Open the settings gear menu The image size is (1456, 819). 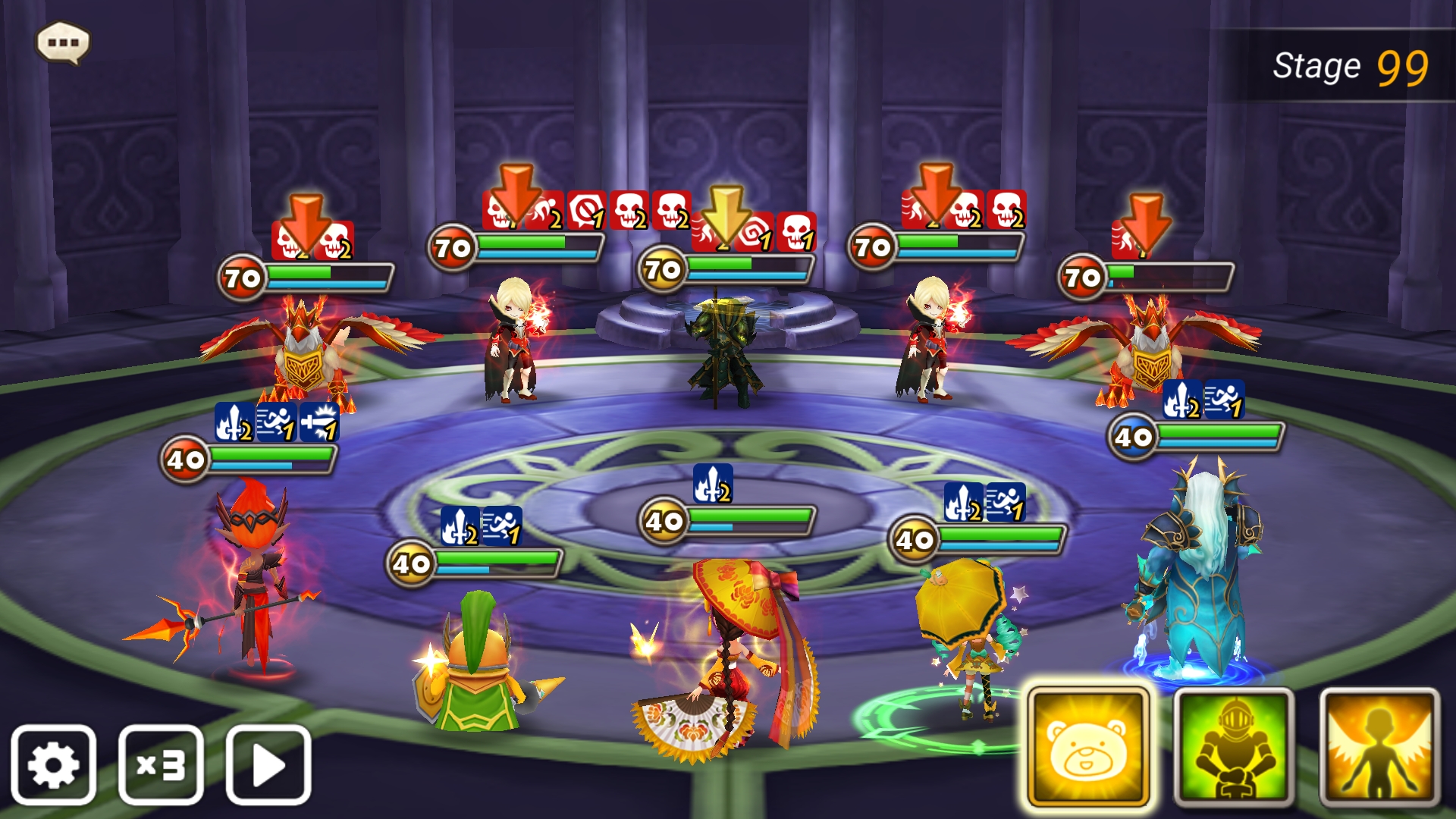55,764
